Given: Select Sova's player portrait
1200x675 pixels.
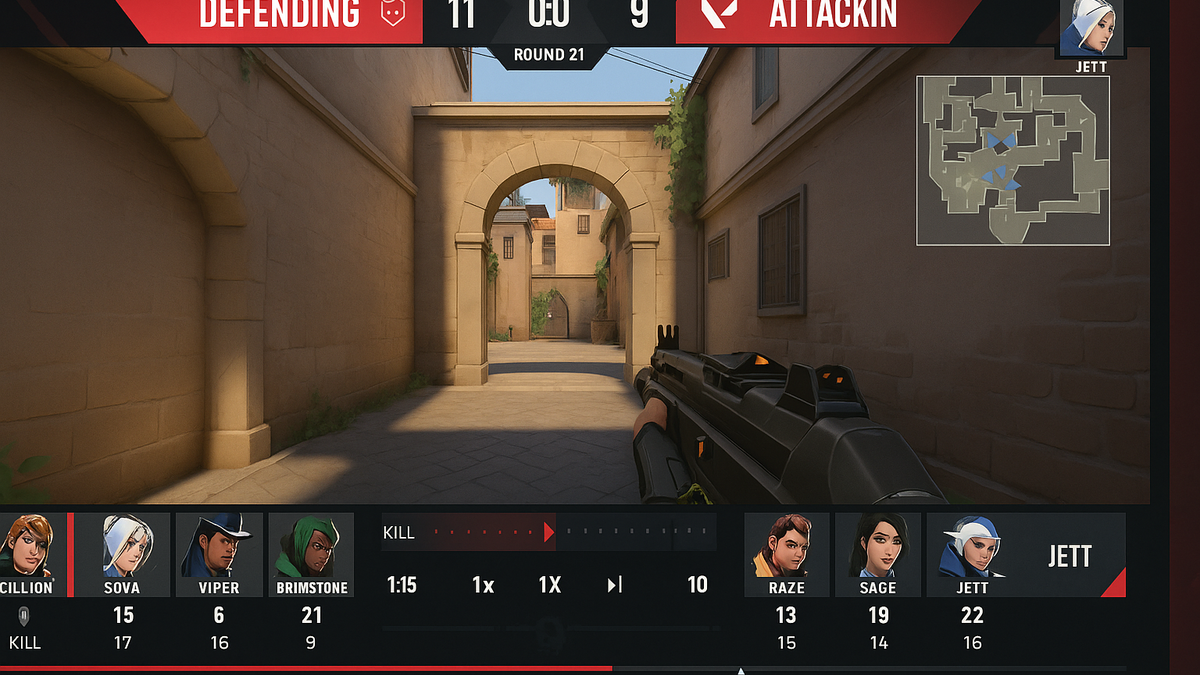Looking at the screenshot, I should pos(124,546).
